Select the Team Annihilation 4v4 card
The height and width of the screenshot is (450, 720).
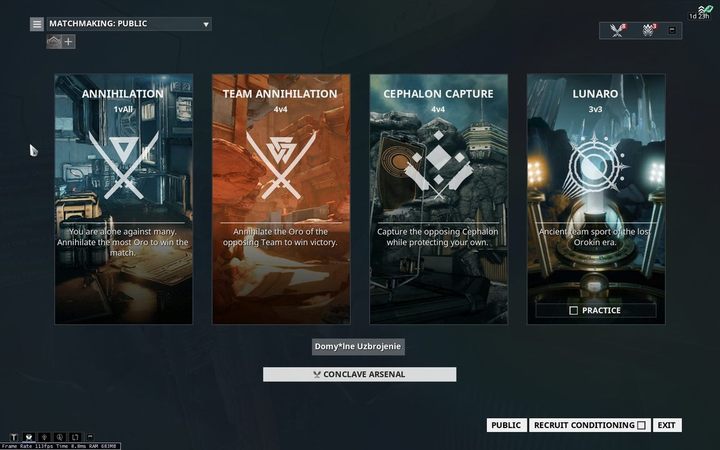pos(280,198)
